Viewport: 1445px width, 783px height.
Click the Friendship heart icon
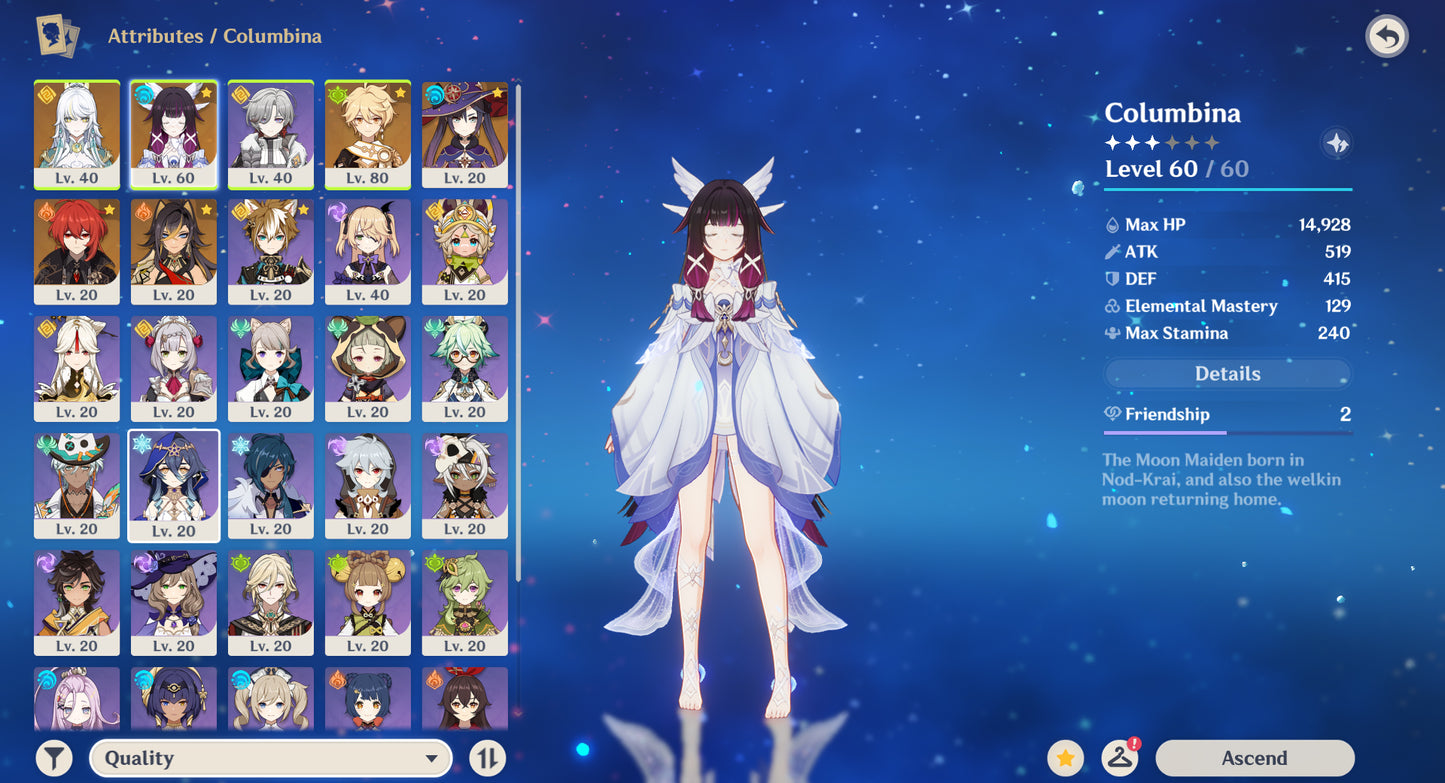point(1112,414)
